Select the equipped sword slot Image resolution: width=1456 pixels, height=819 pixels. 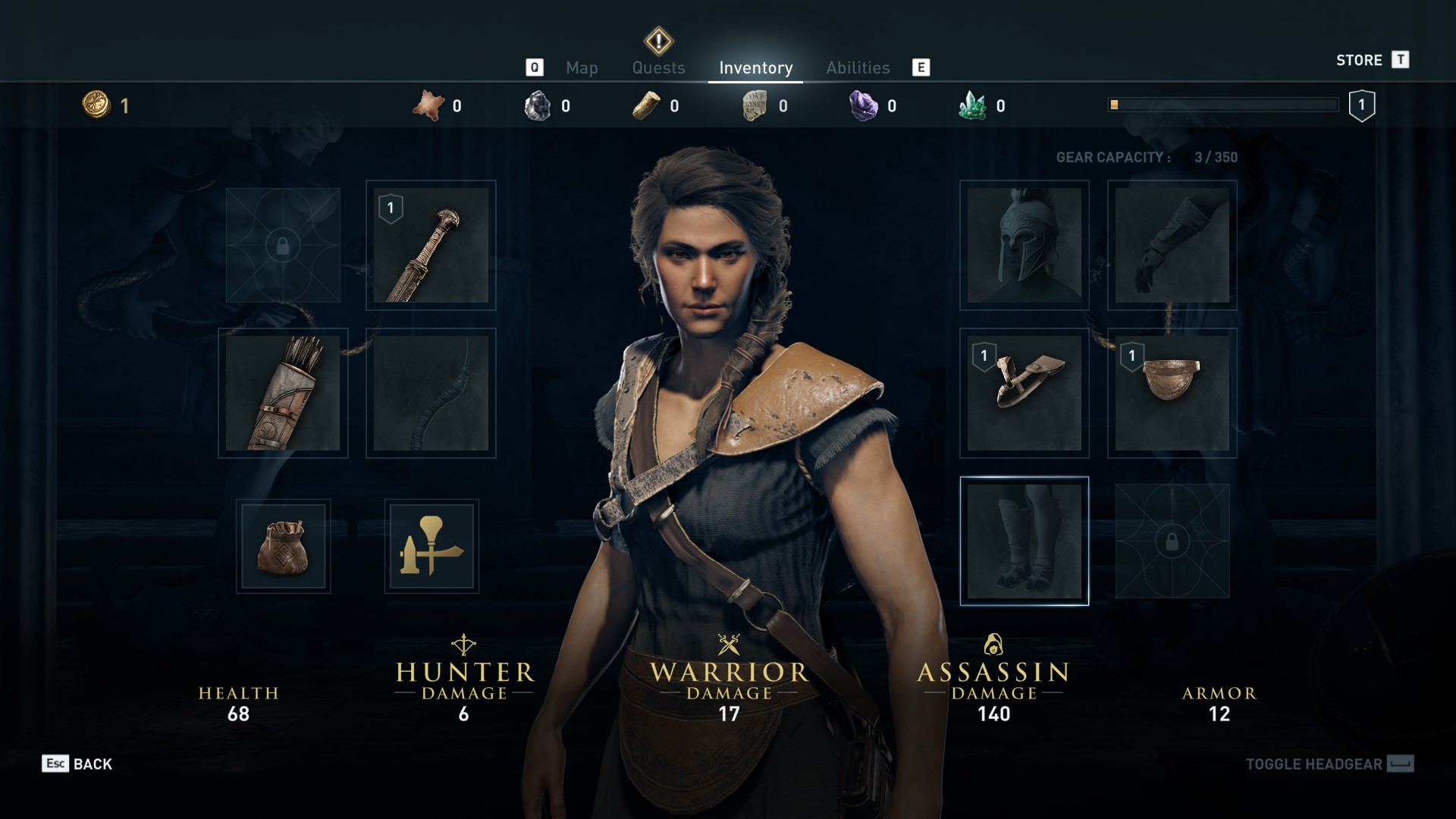[x=431, y=246]
